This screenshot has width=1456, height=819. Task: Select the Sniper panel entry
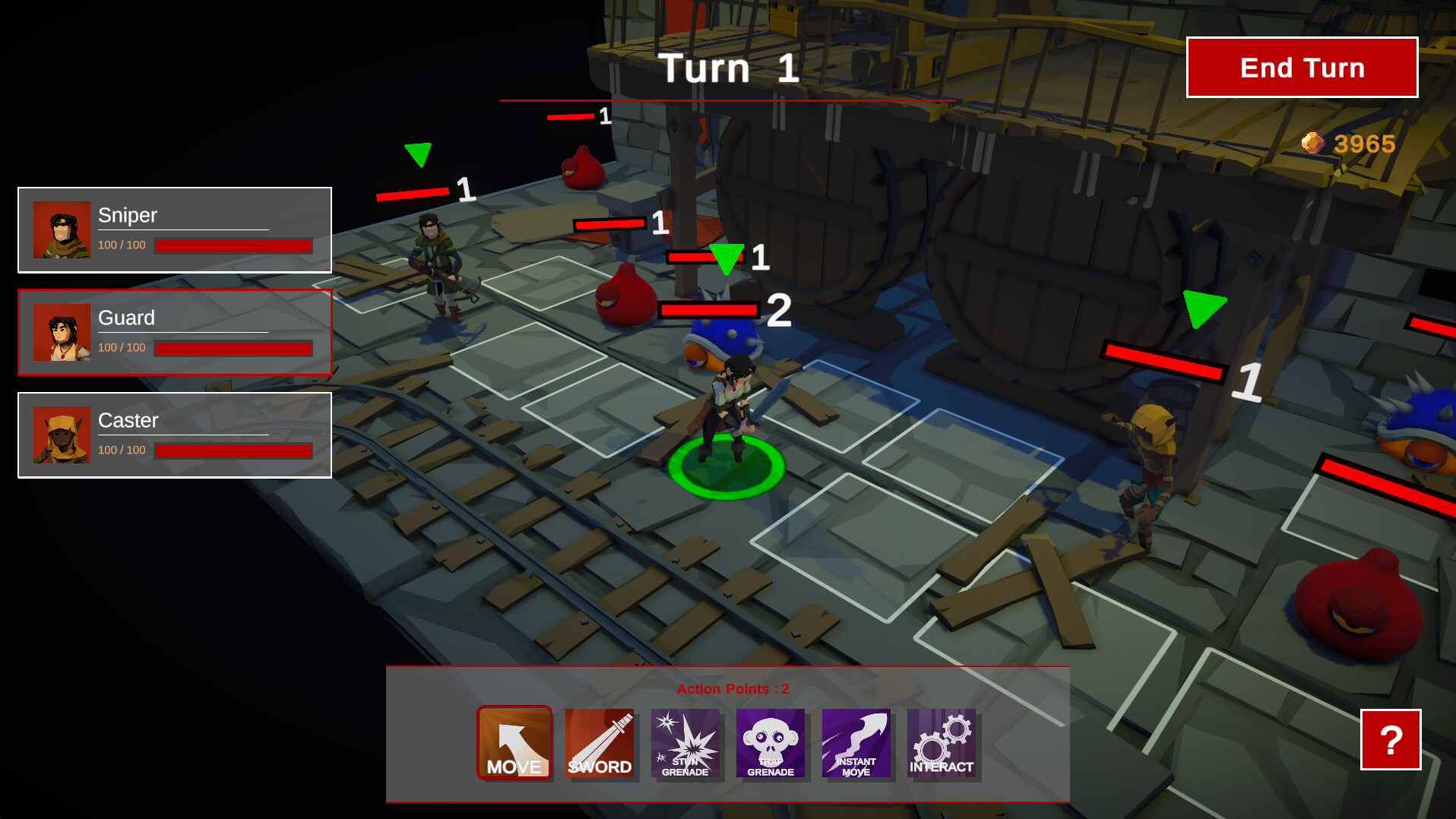point(175,229)
